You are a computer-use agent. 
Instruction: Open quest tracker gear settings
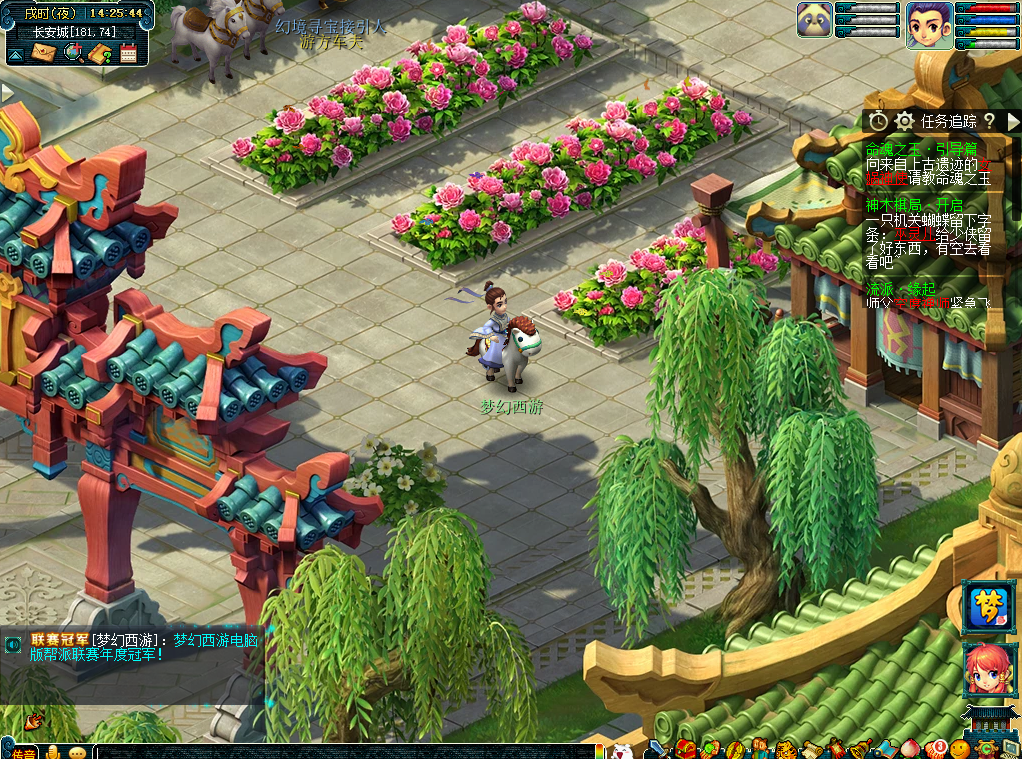click(x=905, y=121)
